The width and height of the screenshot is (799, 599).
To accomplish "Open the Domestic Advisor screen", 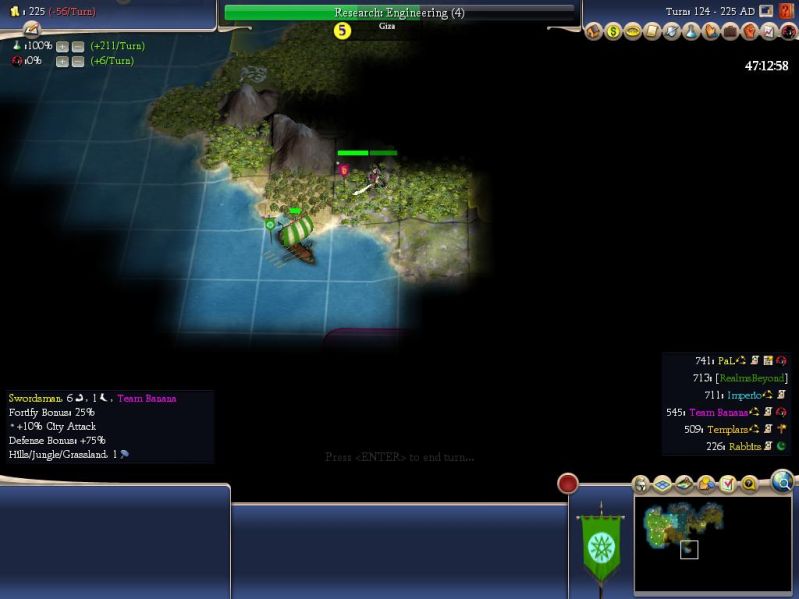I will pyautogui.click(x=593, y=32).
